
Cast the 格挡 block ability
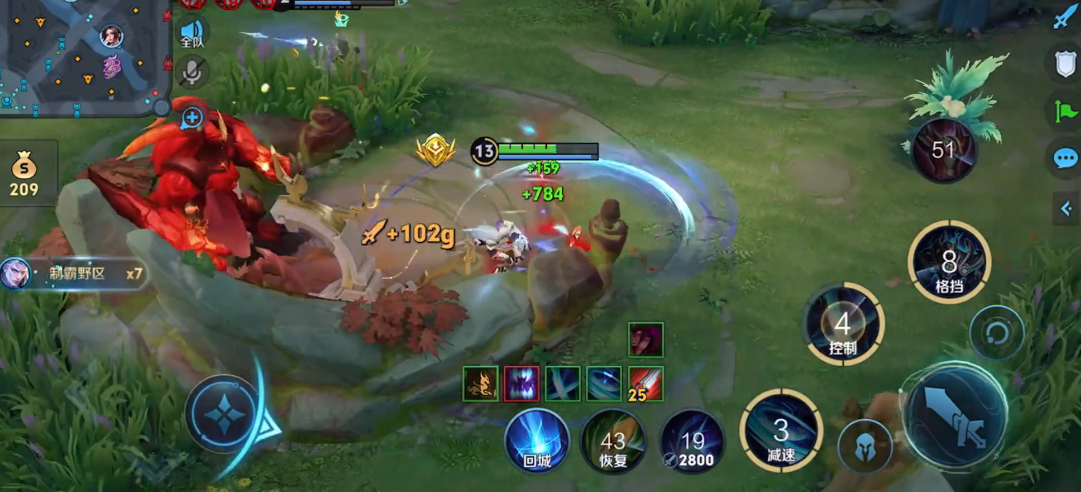pos(949,264)
